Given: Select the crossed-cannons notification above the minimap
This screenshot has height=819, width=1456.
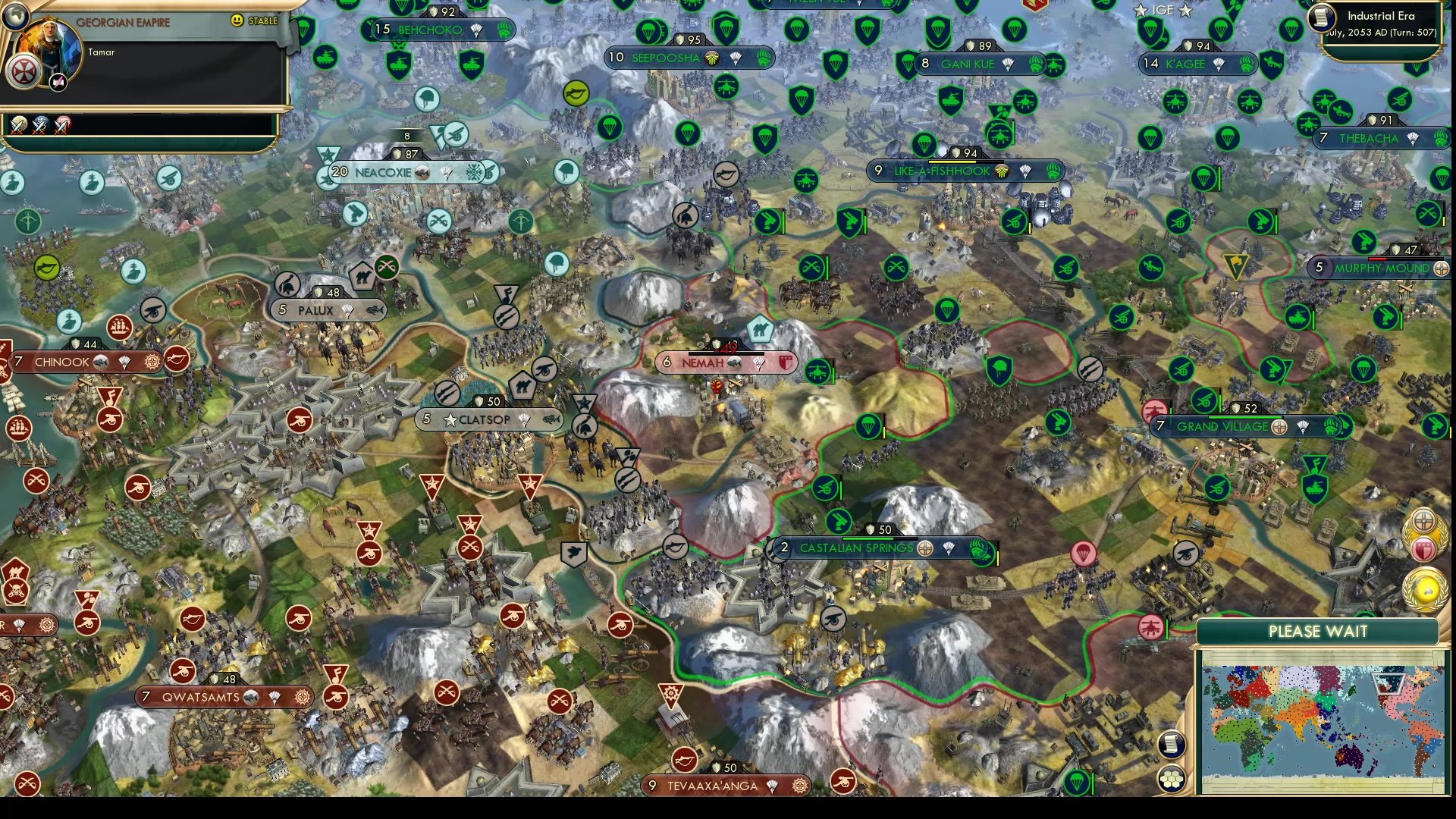Looking at the screenshot, I should (1423, 520).
